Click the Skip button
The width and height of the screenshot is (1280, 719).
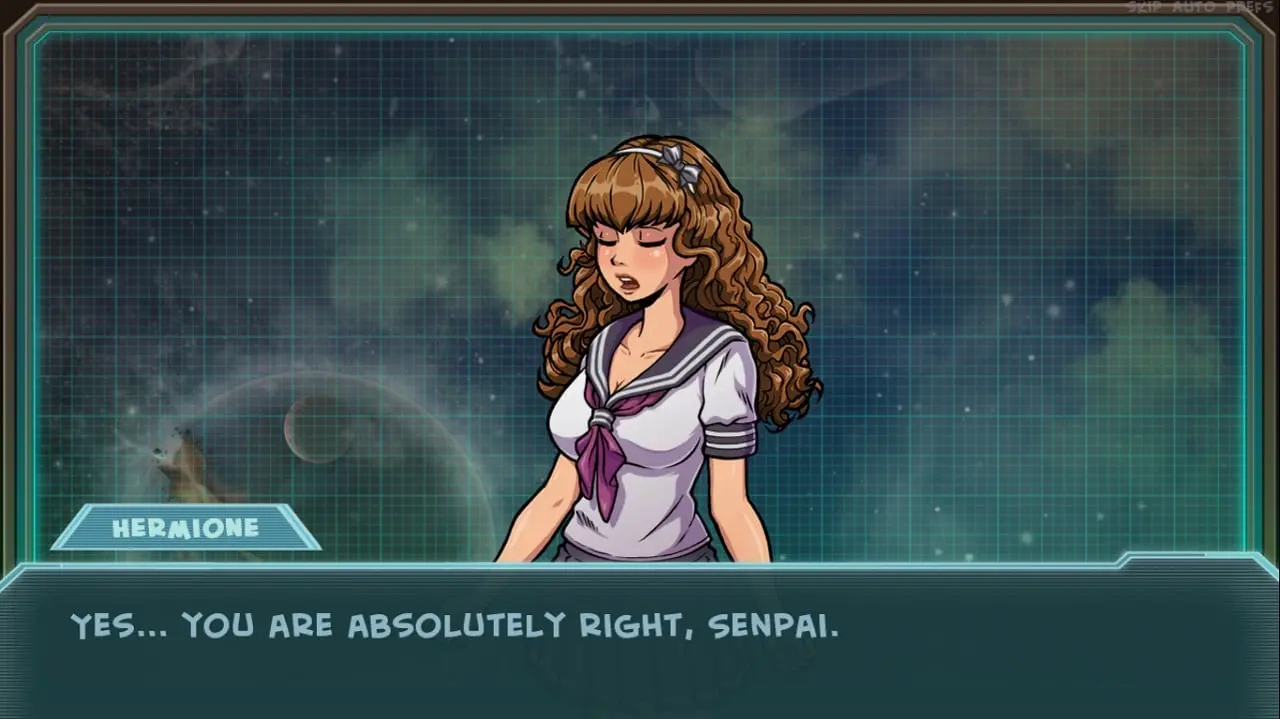pyautogui.click(x=1146, y=7)
